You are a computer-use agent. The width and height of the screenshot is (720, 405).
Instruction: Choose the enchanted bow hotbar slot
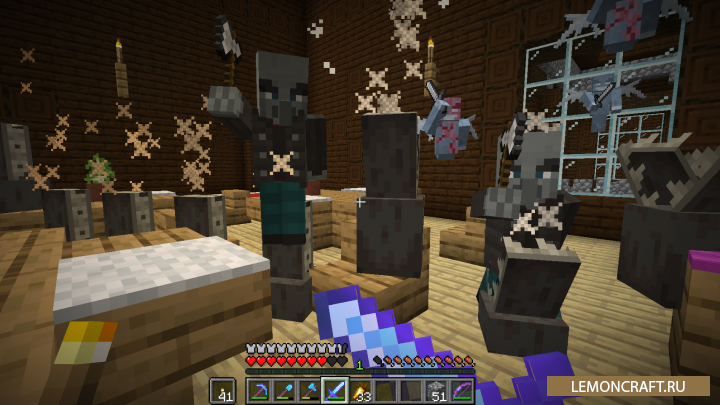(460, 390)
